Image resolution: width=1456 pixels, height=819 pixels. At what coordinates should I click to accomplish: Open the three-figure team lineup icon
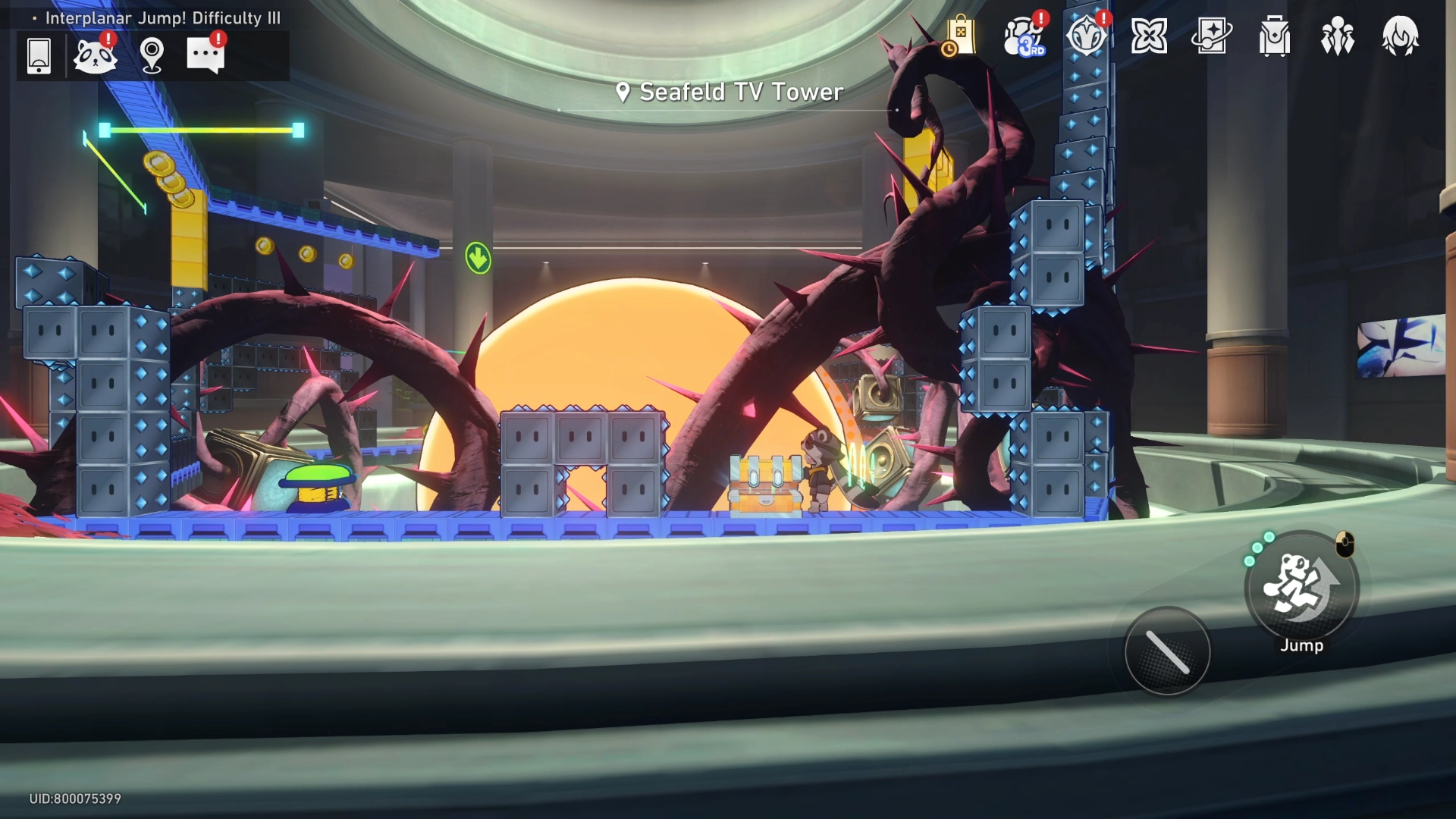(1338, 36)
